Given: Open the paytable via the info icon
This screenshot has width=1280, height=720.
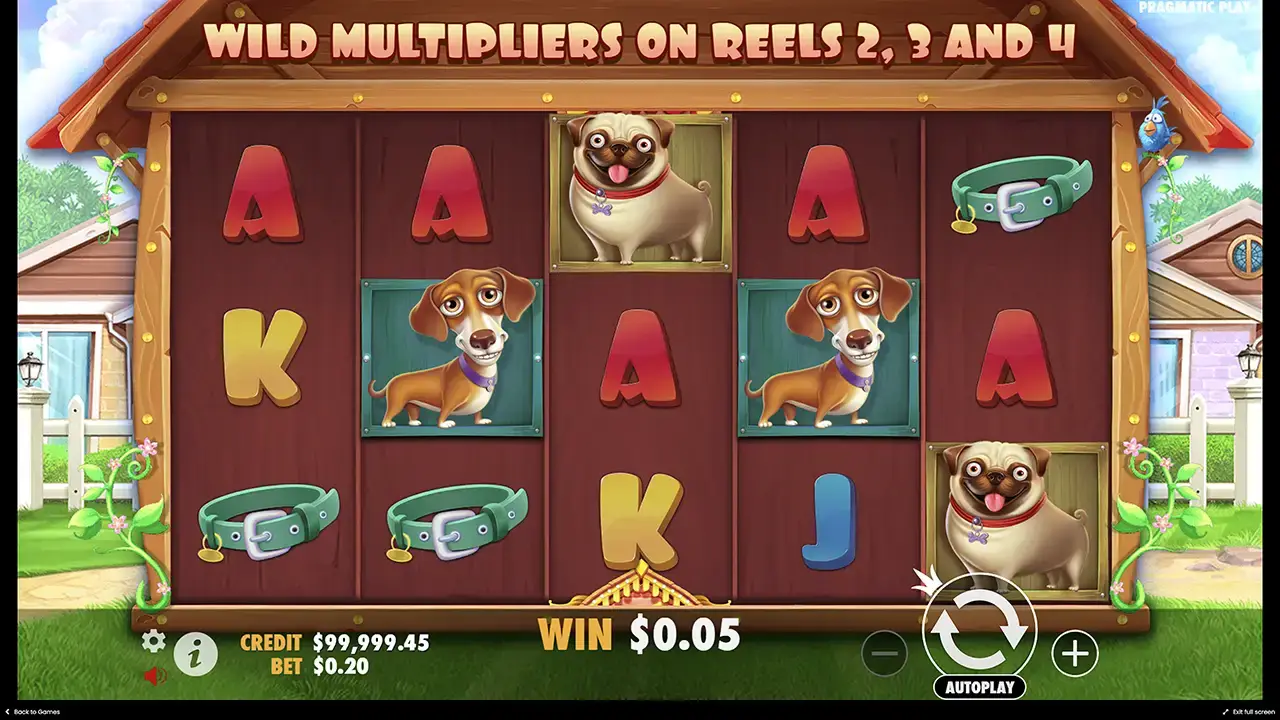Looking at the screenshot, I should (x=196, y=651).
